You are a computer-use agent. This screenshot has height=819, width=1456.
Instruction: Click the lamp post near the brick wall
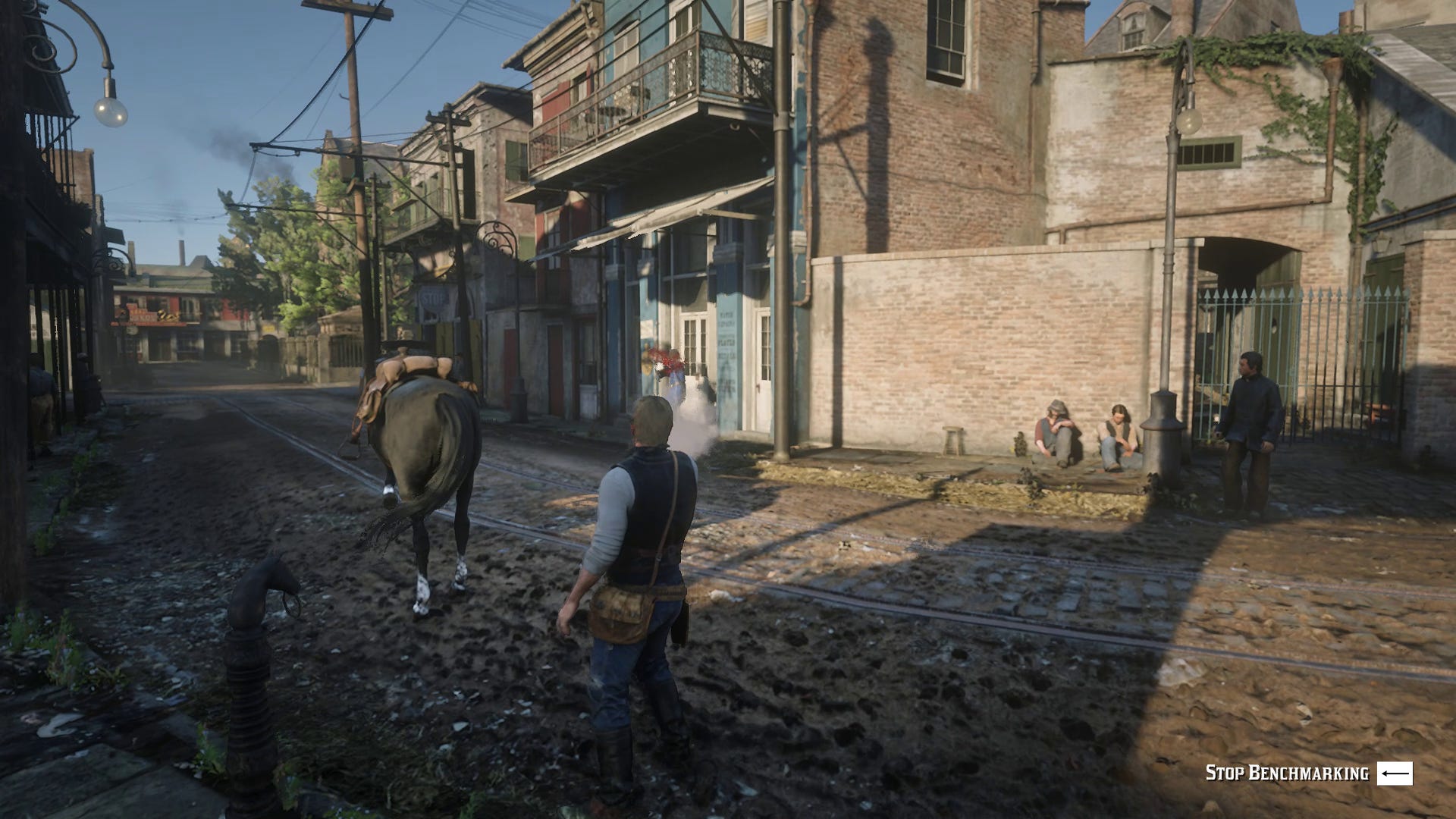click(x=1172, y=303)
